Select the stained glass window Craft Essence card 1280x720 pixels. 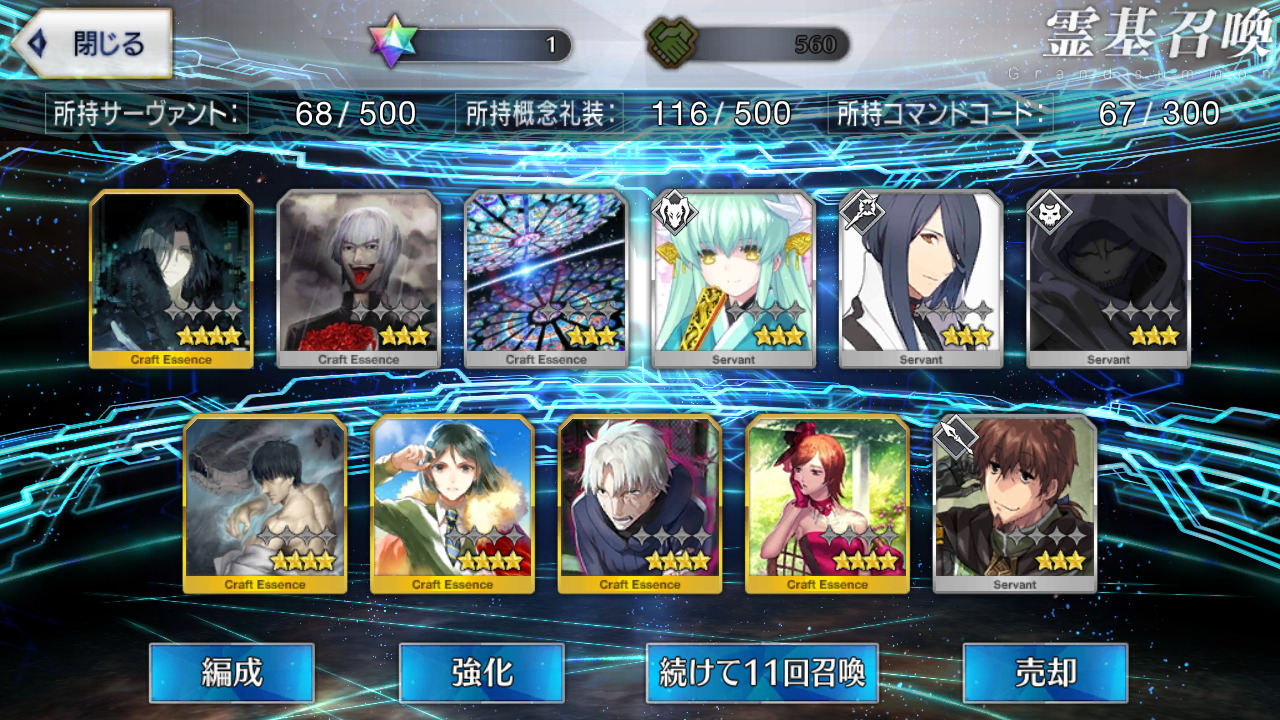pyautogui.click(x=546, y=278)
